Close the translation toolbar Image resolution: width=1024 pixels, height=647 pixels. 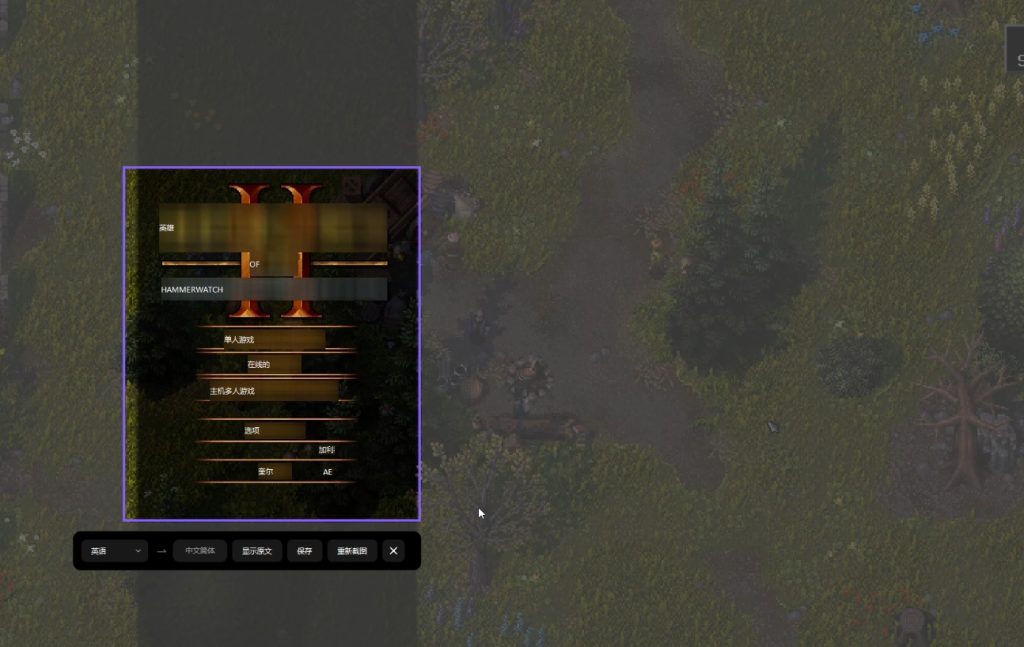tap(393, 551)
